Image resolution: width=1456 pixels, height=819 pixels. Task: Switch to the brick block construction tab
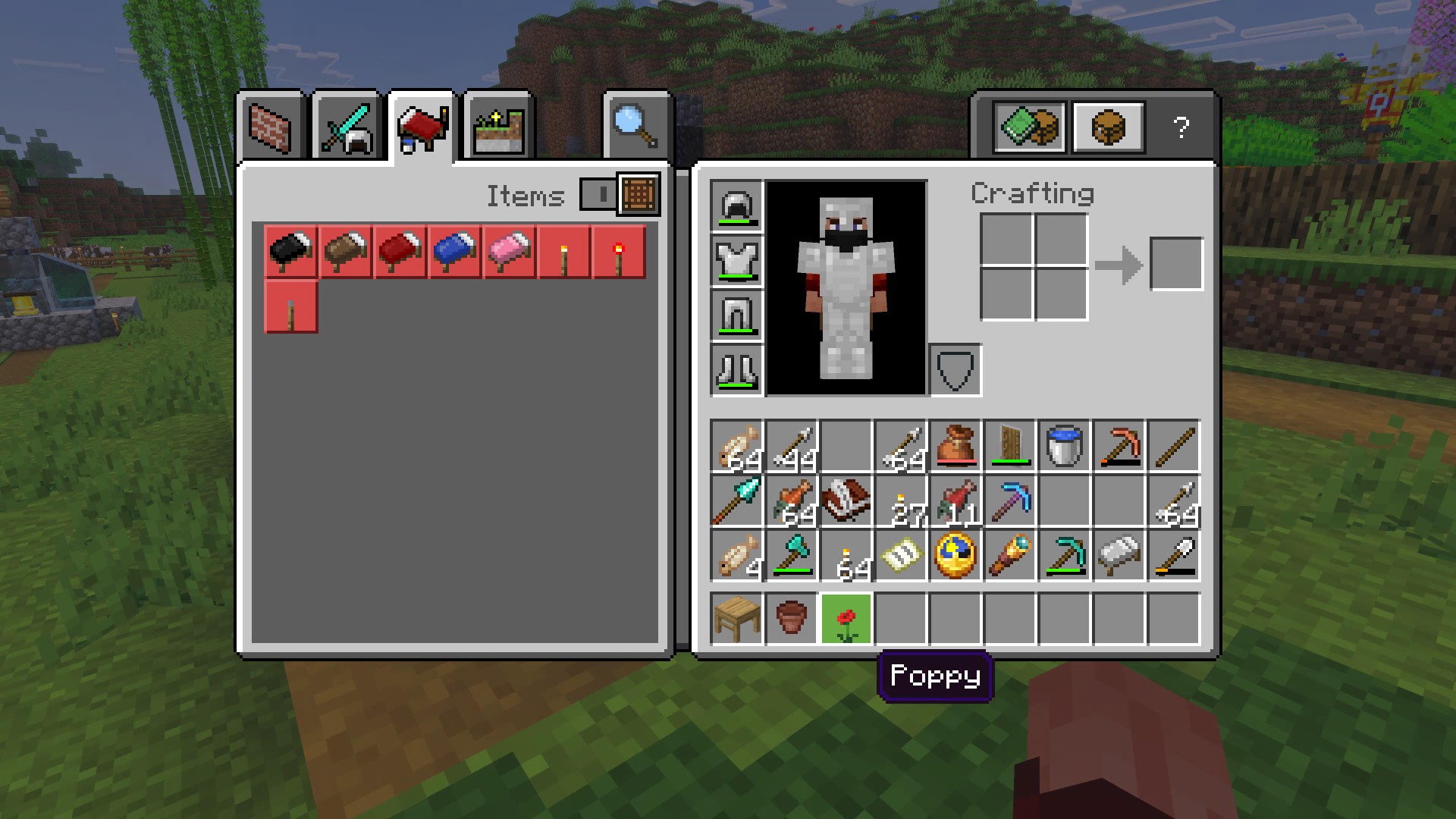(271, 127)
